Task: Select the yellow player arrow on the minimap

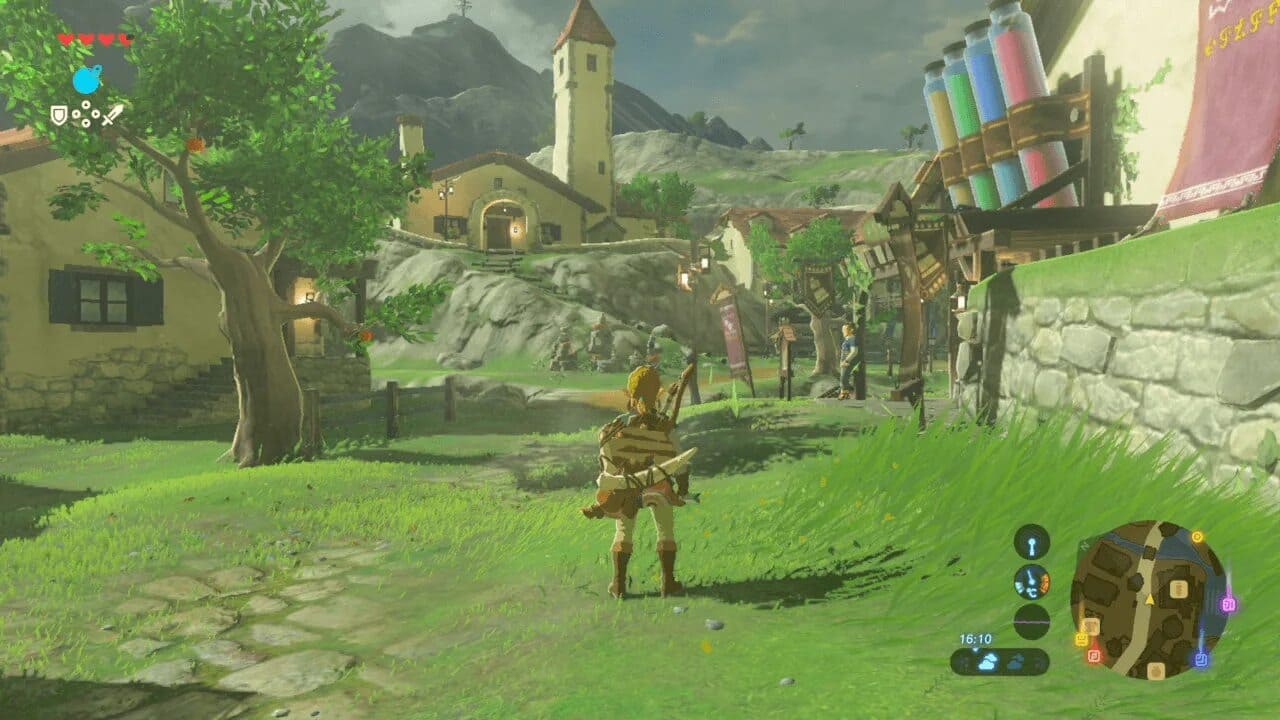Action: 1149,600
